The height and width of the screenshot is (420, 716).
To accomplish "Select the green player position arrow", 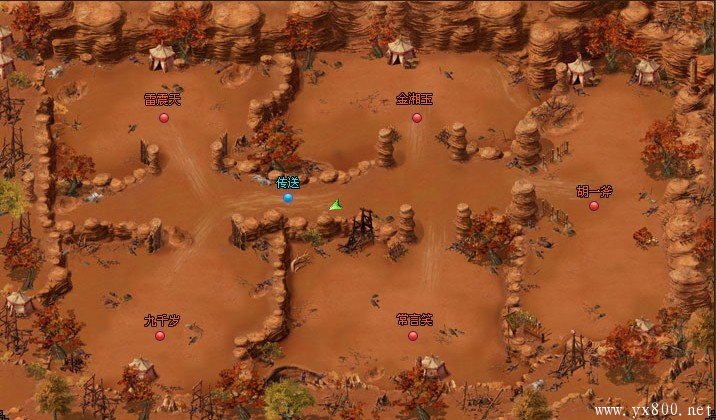I will [x=335, y=205].
